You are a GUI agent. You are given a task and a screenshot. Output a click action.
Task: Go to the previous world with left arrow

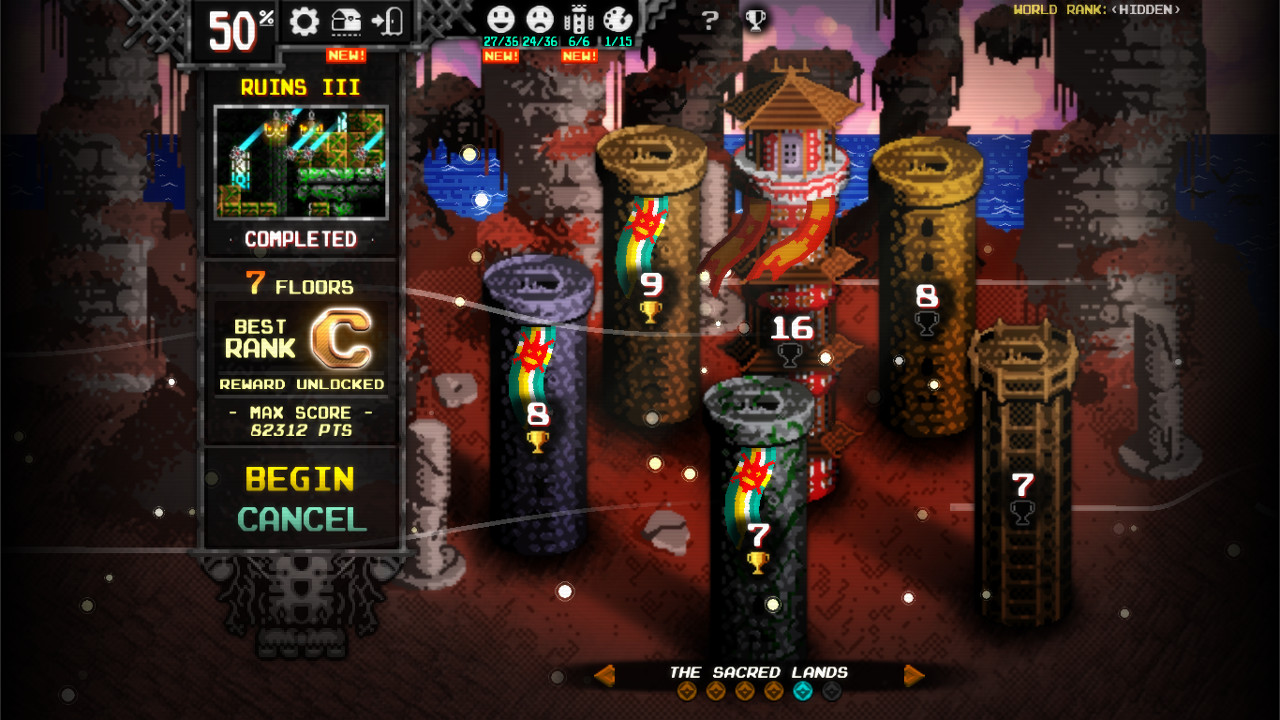[x=604, y=676]
